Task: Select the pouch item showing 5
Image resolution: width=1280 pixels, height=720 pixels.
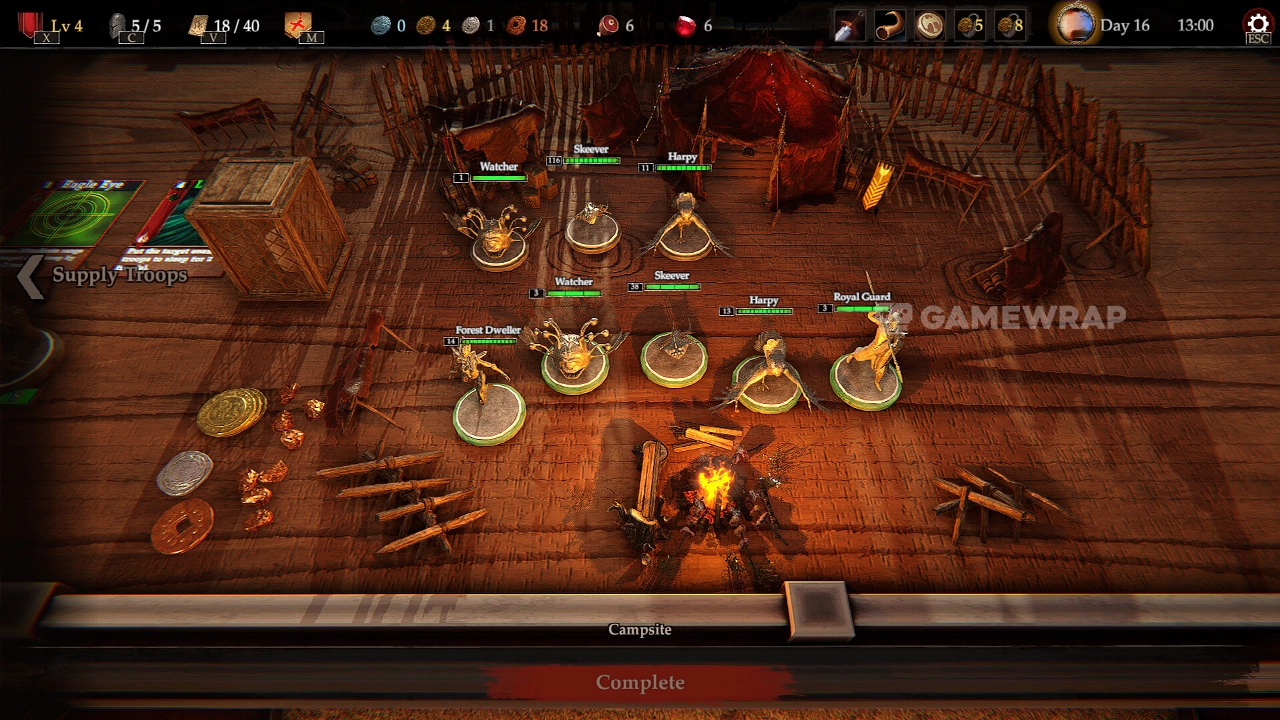Action: tap(969, 25)
